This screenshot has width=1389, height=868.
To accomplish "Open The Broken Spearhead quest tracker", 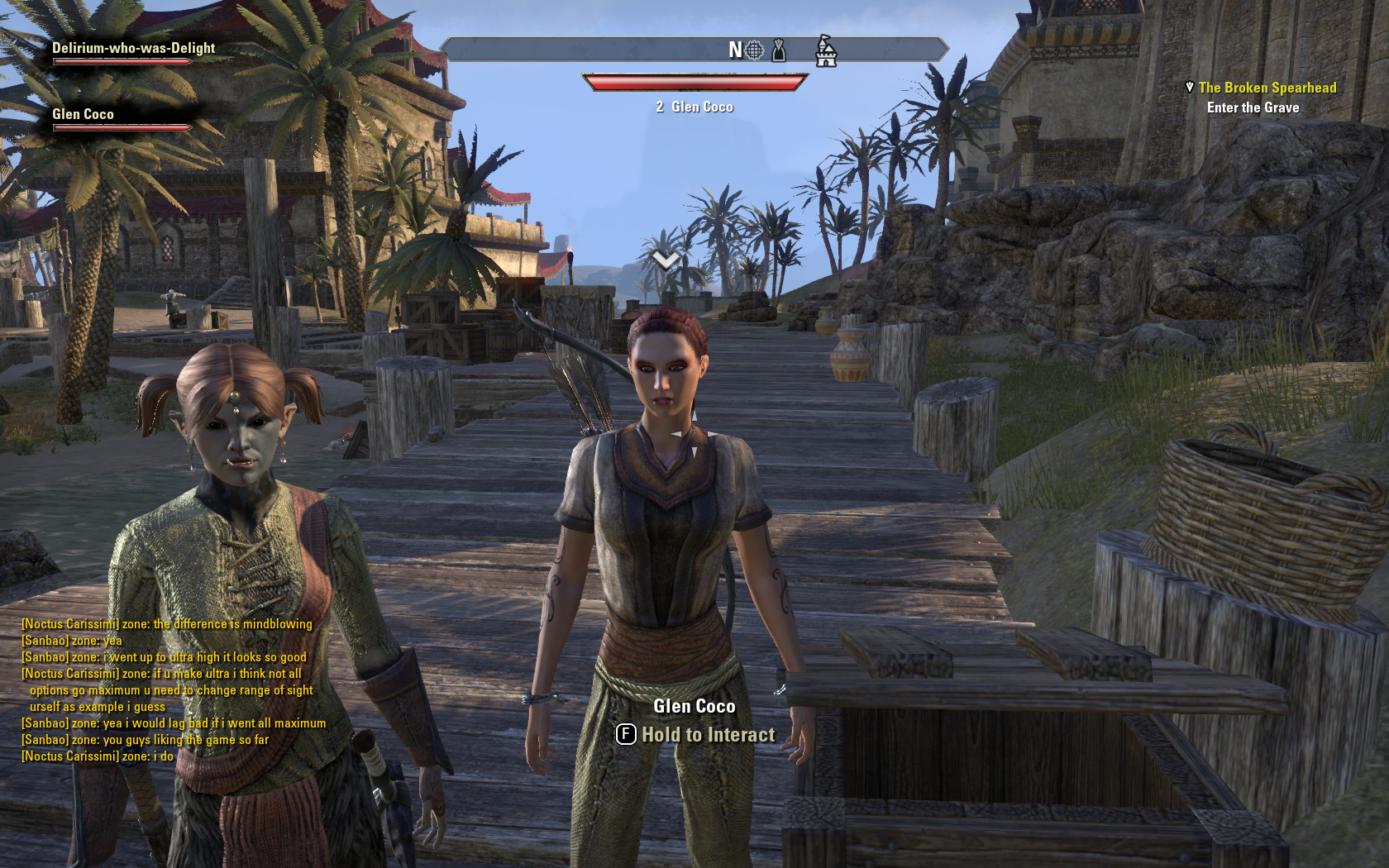I will pos(1267,88).
